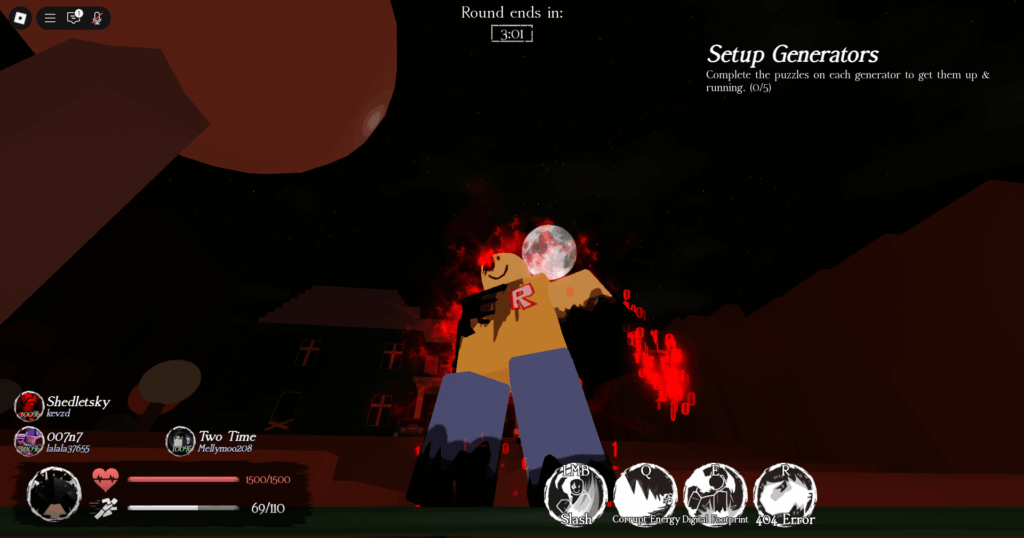Screen dimensions: 1024x538
Task: Click your own character portrait
Action: point(54,494)
